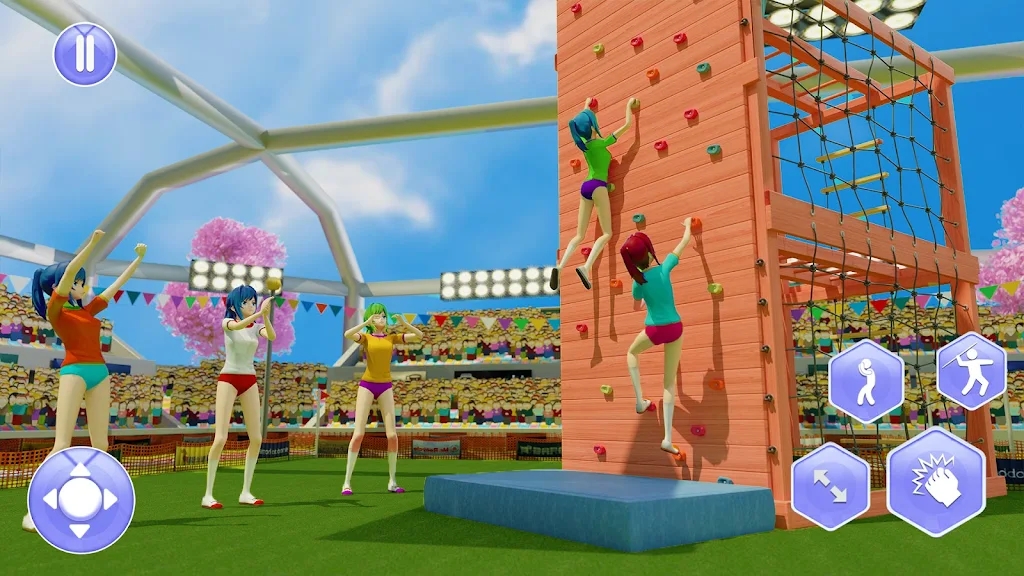Image resolution: width=1024 pixels, height=576 pixels.
Task: Tap the directional movement pad
Action: tap(81, 500)
